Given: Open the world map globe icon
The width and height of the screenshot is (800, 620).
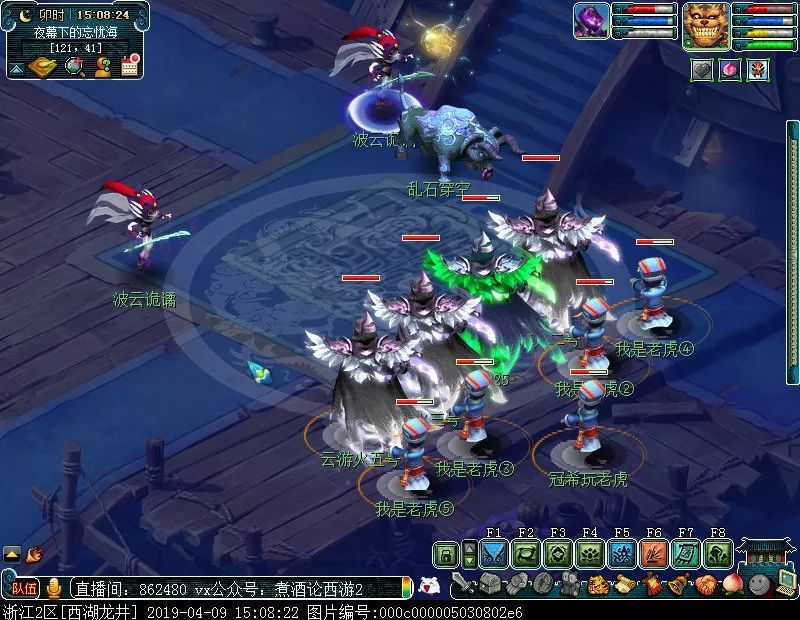Looking at the screenshot, I should click(74, 67).
